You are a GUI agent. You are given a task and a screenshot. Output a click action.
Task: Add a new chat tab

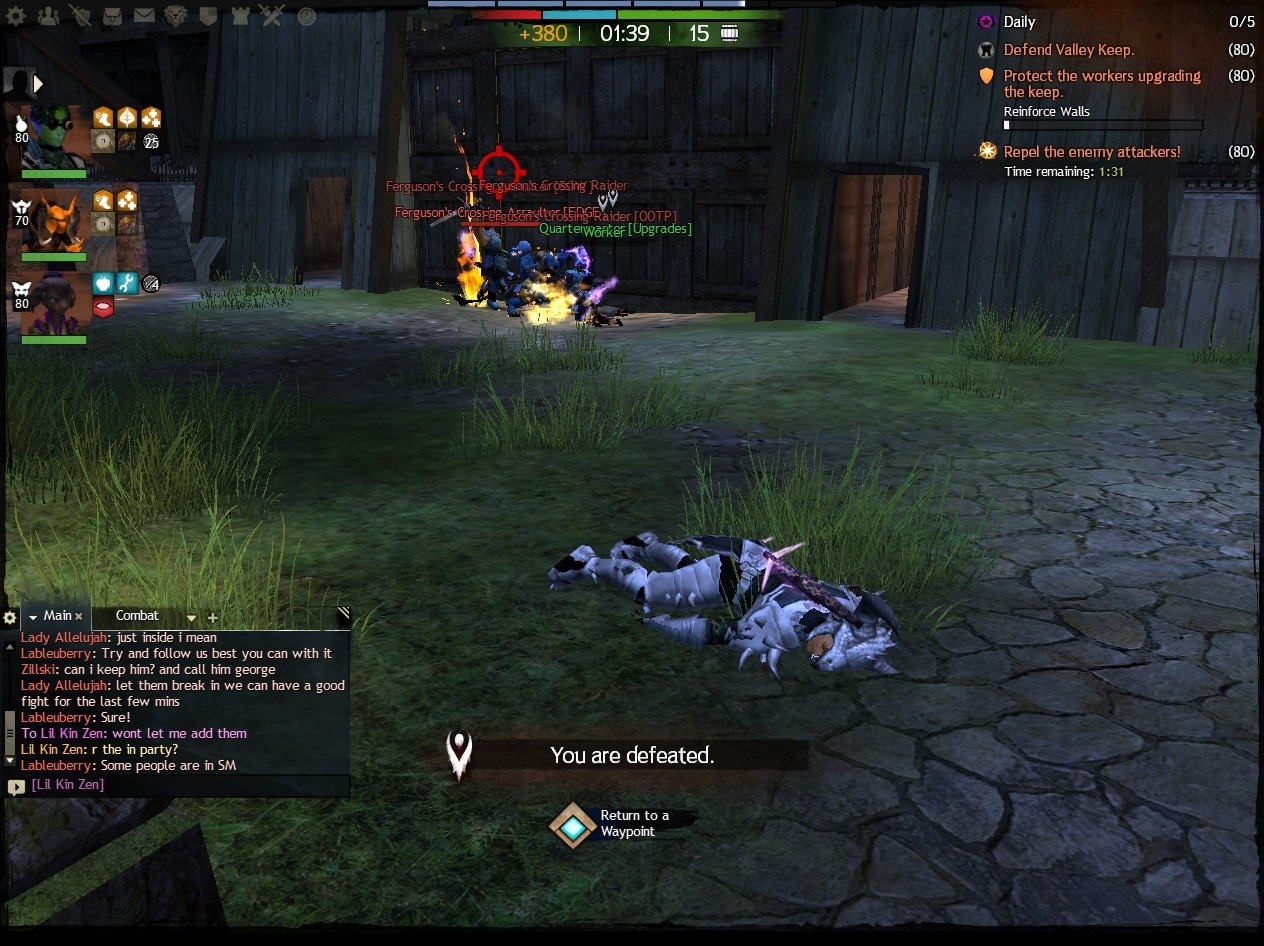click(212, 617)
